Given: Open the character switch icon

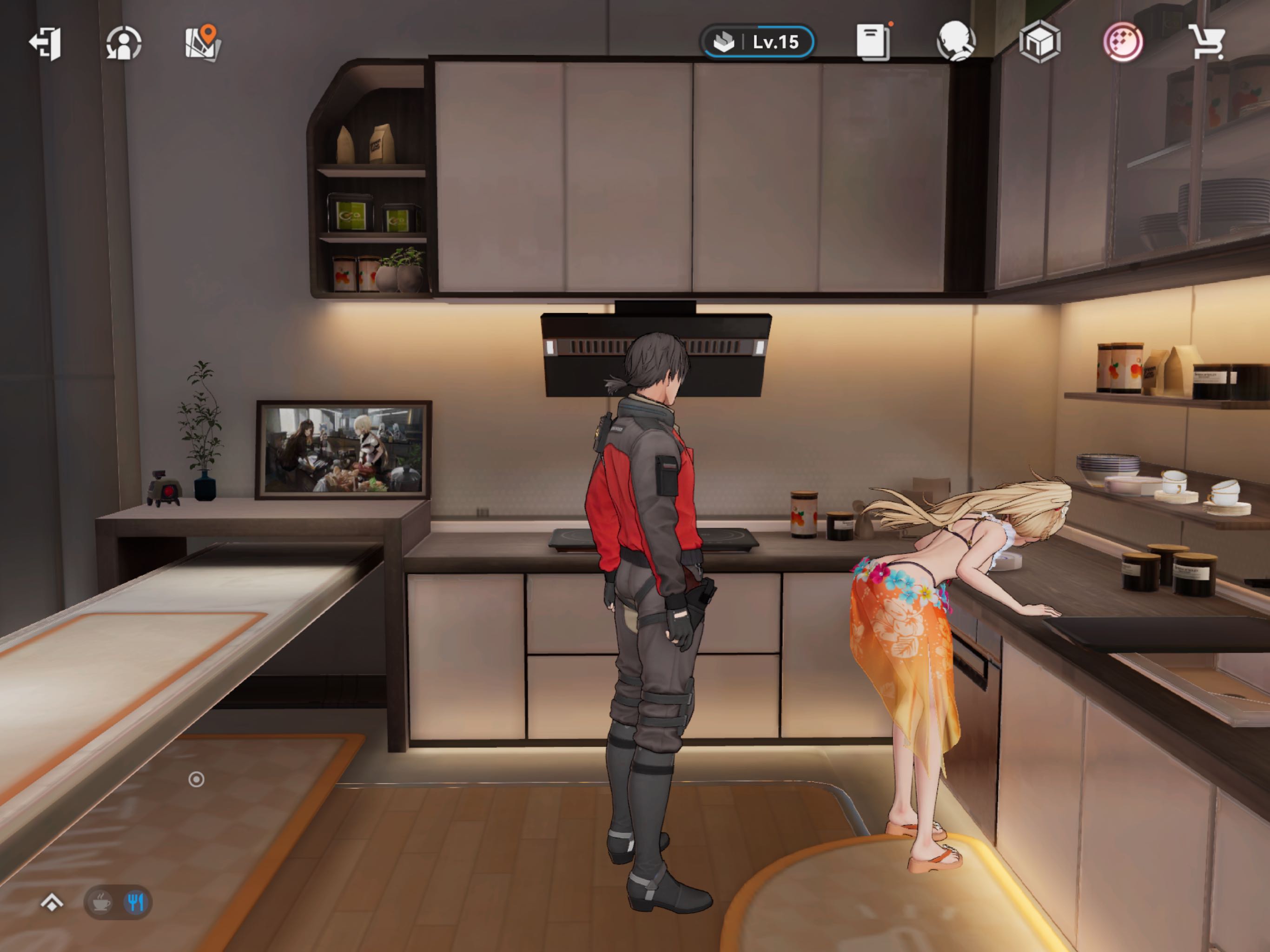Looking at the screenshot, I should tap(124, 42).
